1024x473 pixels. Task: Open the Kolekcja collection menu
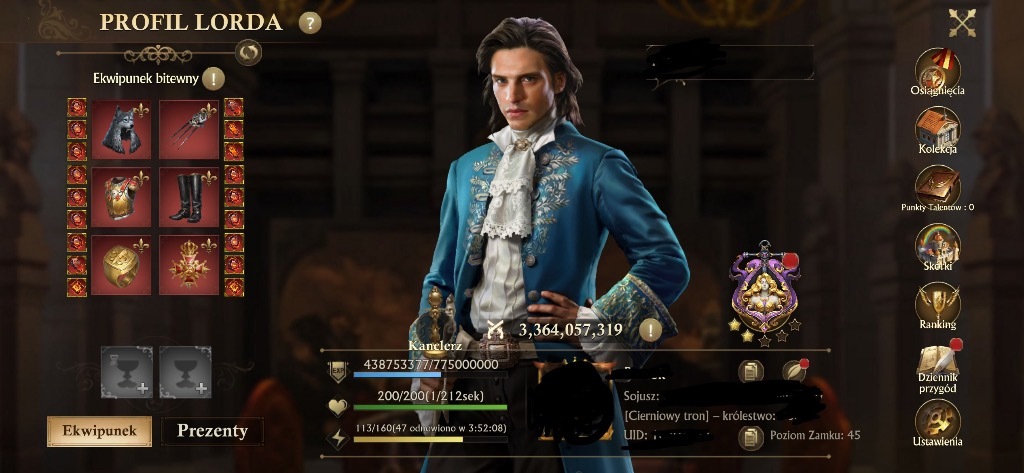coord(937,130)
